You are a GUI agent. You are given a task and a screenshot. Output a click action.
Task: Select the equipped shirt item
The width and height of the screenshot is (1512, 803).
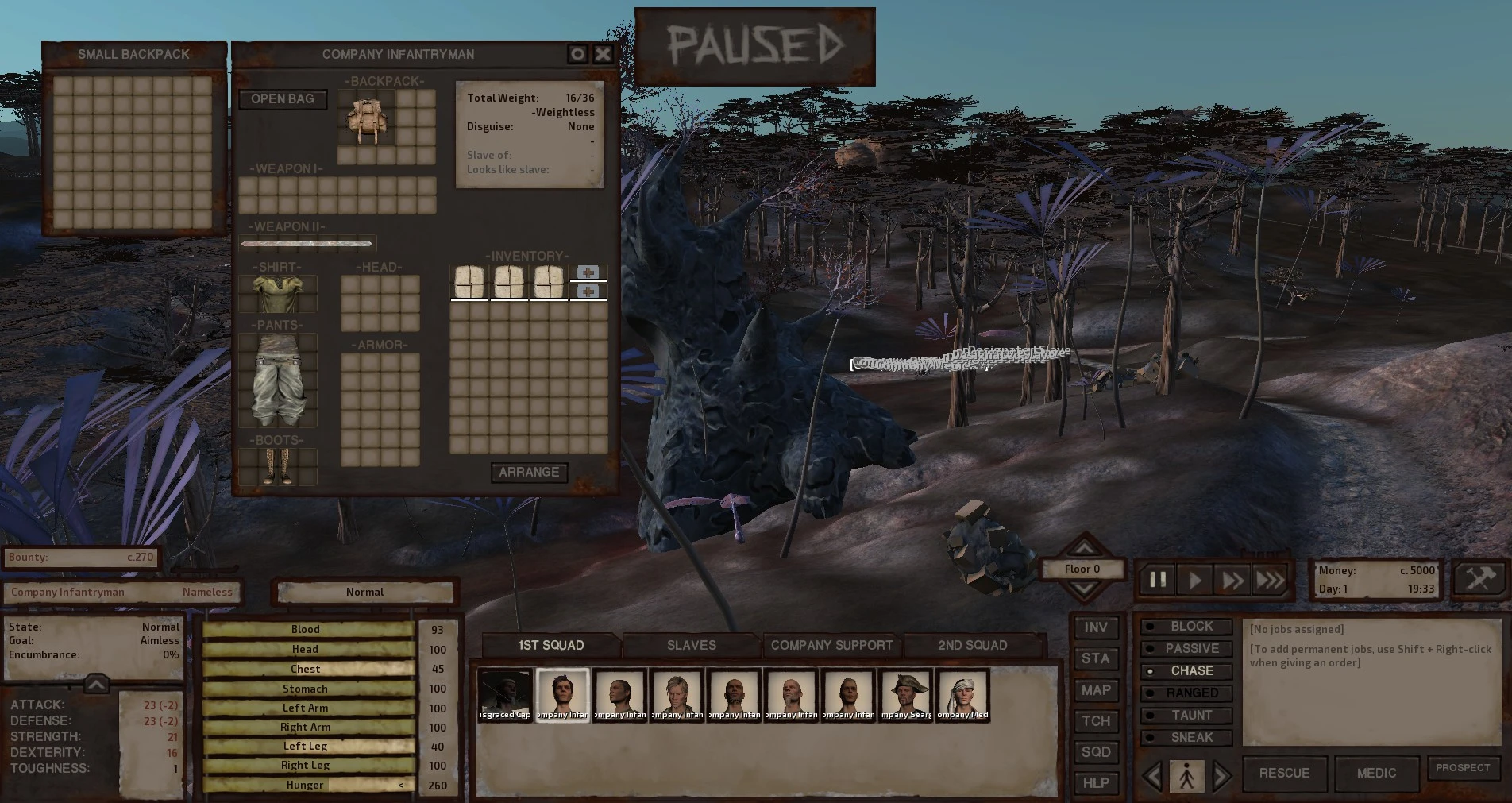tap(278, 294)
